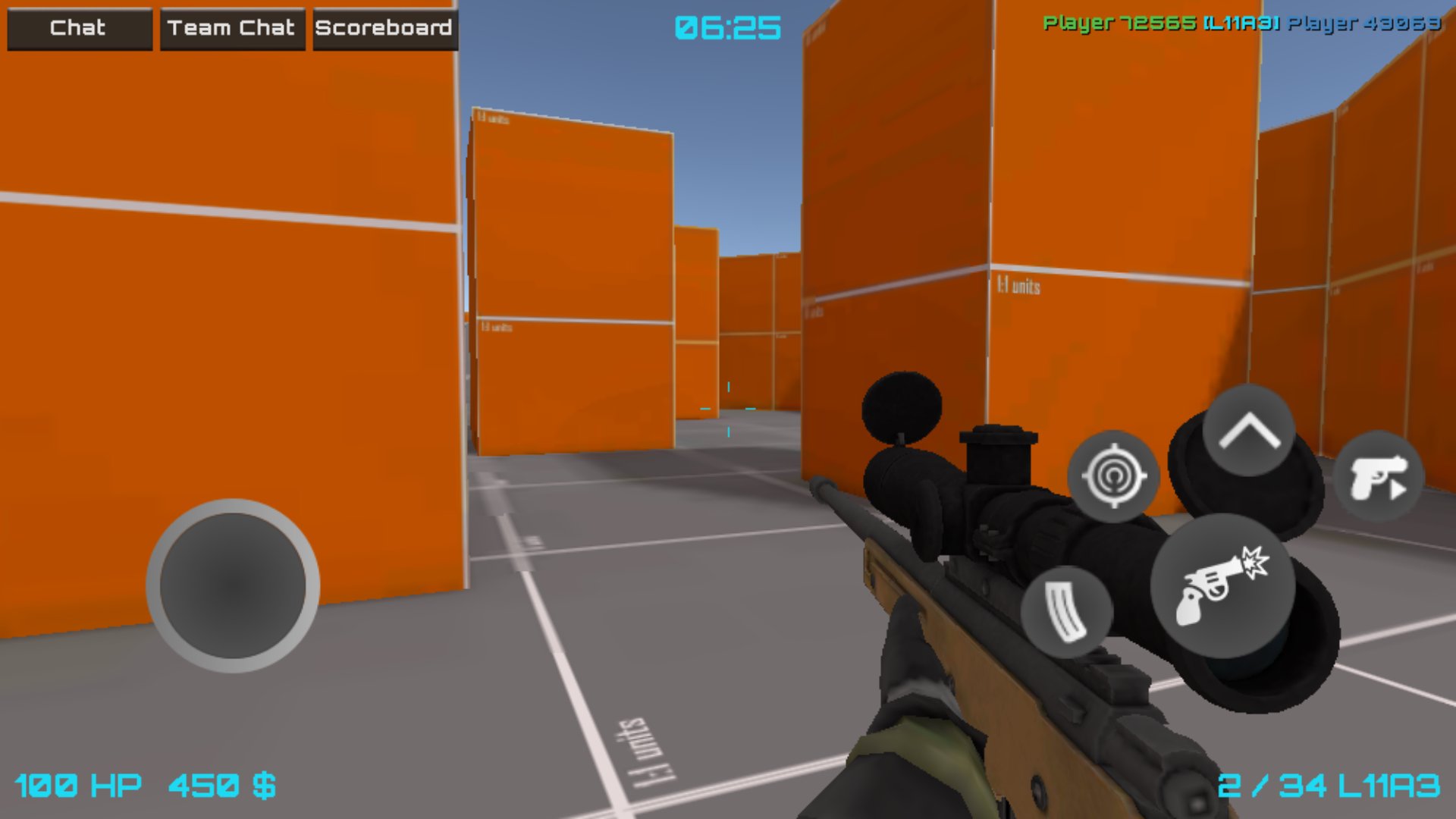Tap the crosshair in screen center
The image size is (1456, 819).
pos(730,409)
